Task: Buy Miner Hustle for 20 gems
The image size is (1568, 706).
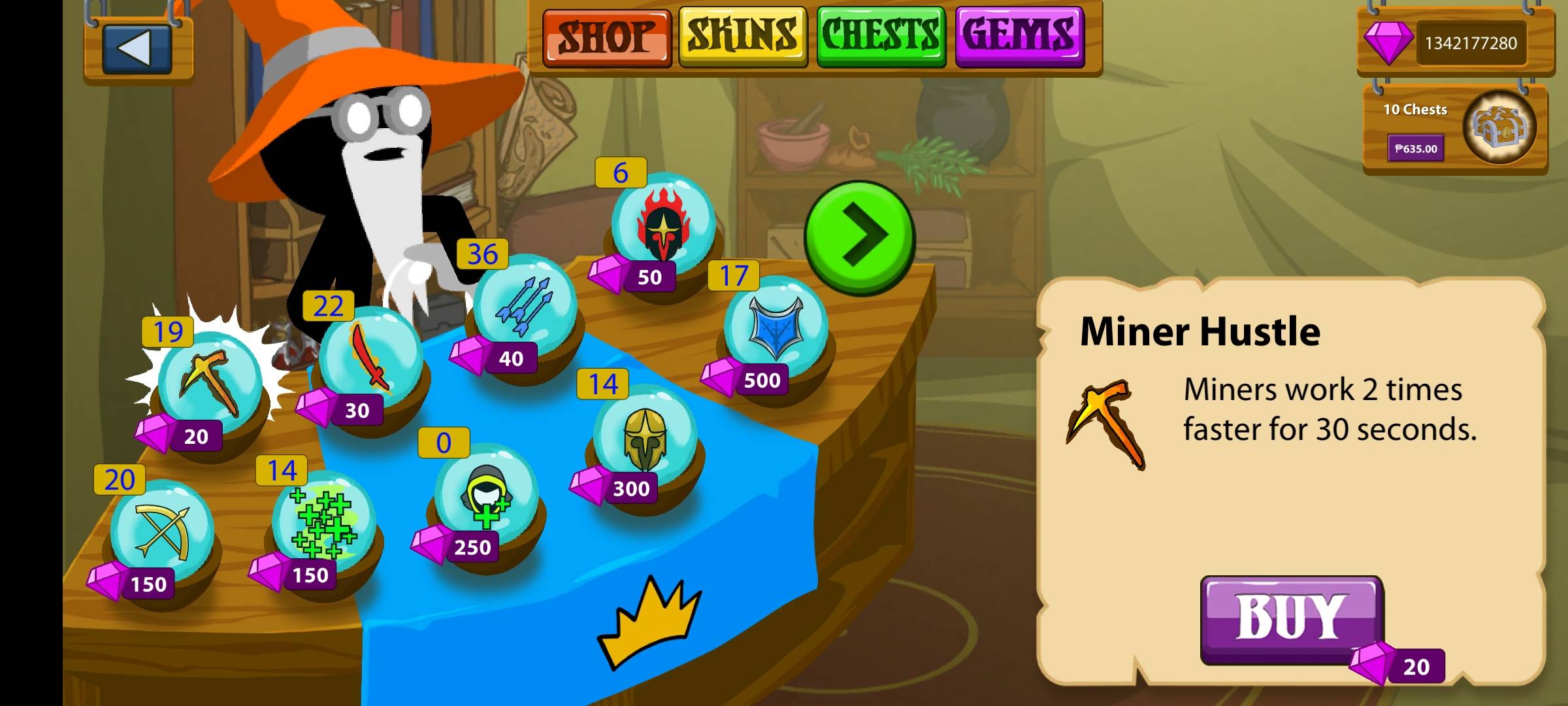Action: tap(1291, 618)
